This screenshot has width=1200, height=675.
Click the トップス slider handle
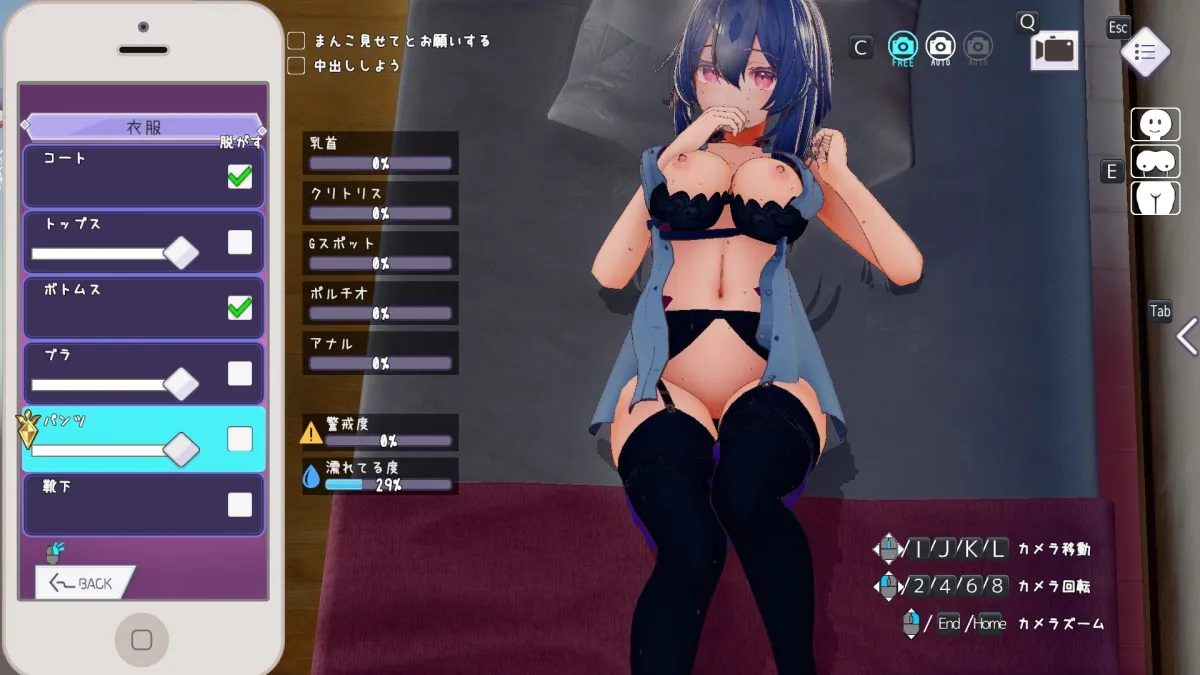tap(181, 253)
